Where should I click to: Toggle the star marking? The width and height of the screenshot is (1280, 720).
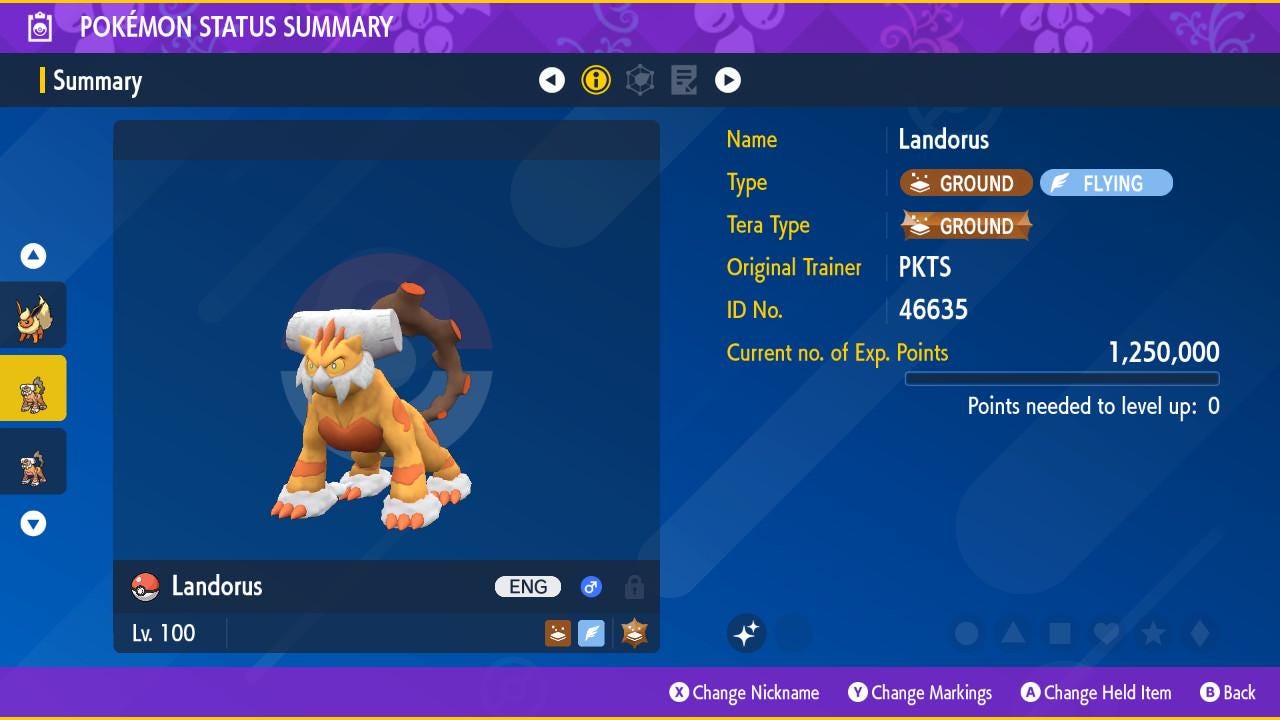tap(1153, 633)
